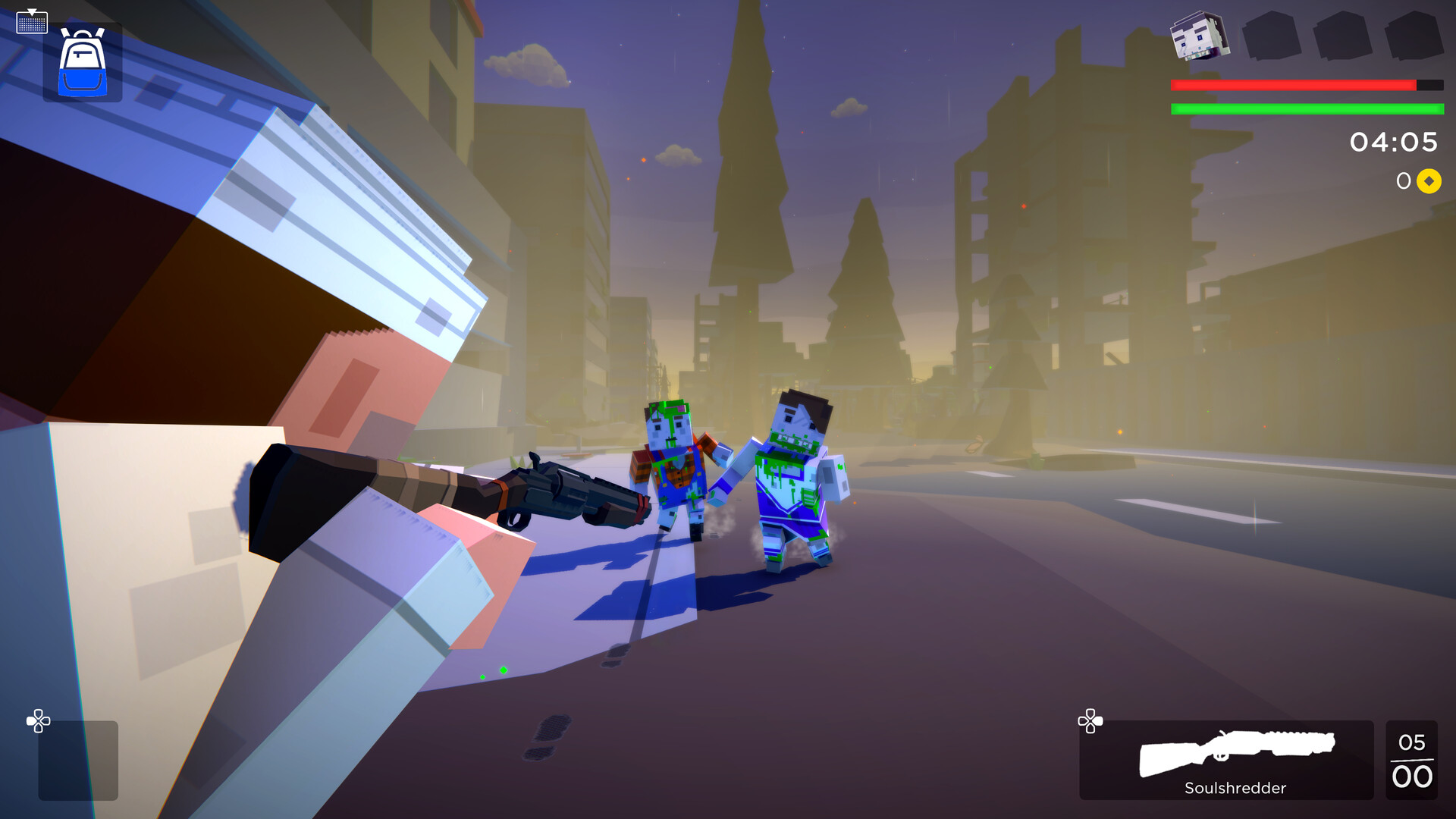Click the coin count reading 0
1456x819 pixels.
pyautogui.click(x=1403, y=181)
